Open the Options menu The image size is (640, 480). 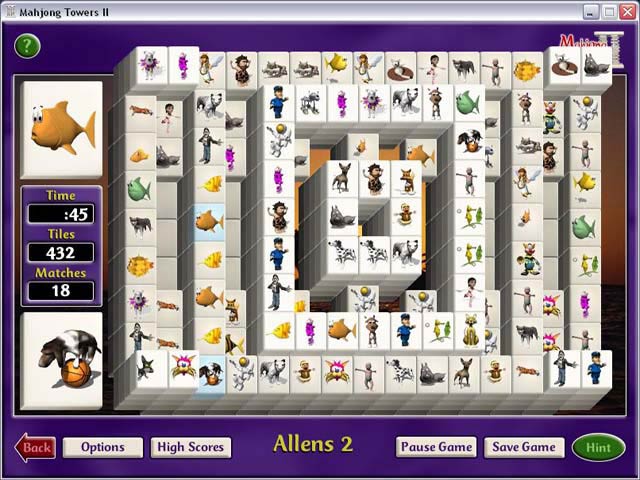tap(102, 447)
